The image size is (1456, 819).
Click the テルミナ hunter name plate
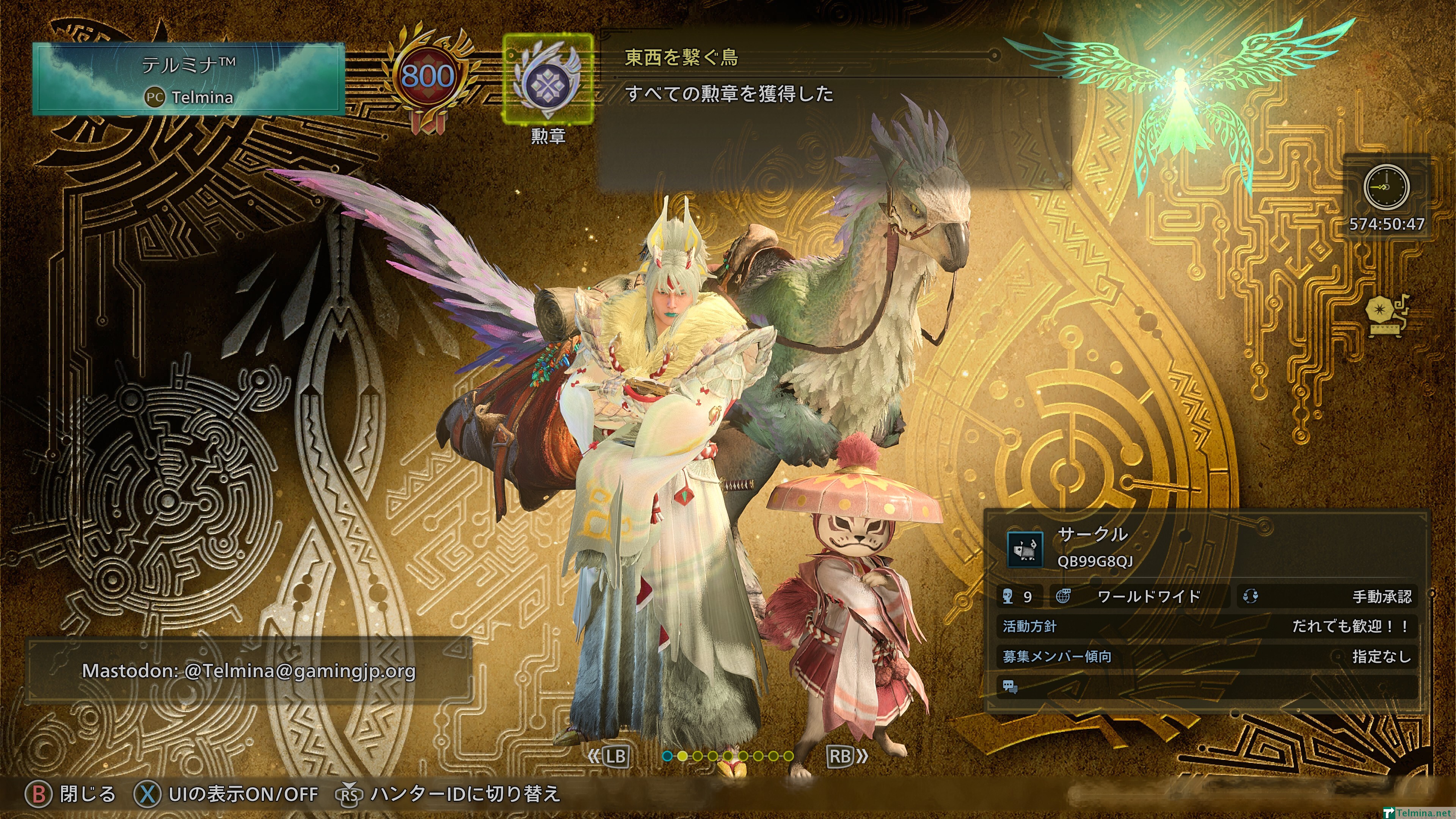click(x=189, y=79)
